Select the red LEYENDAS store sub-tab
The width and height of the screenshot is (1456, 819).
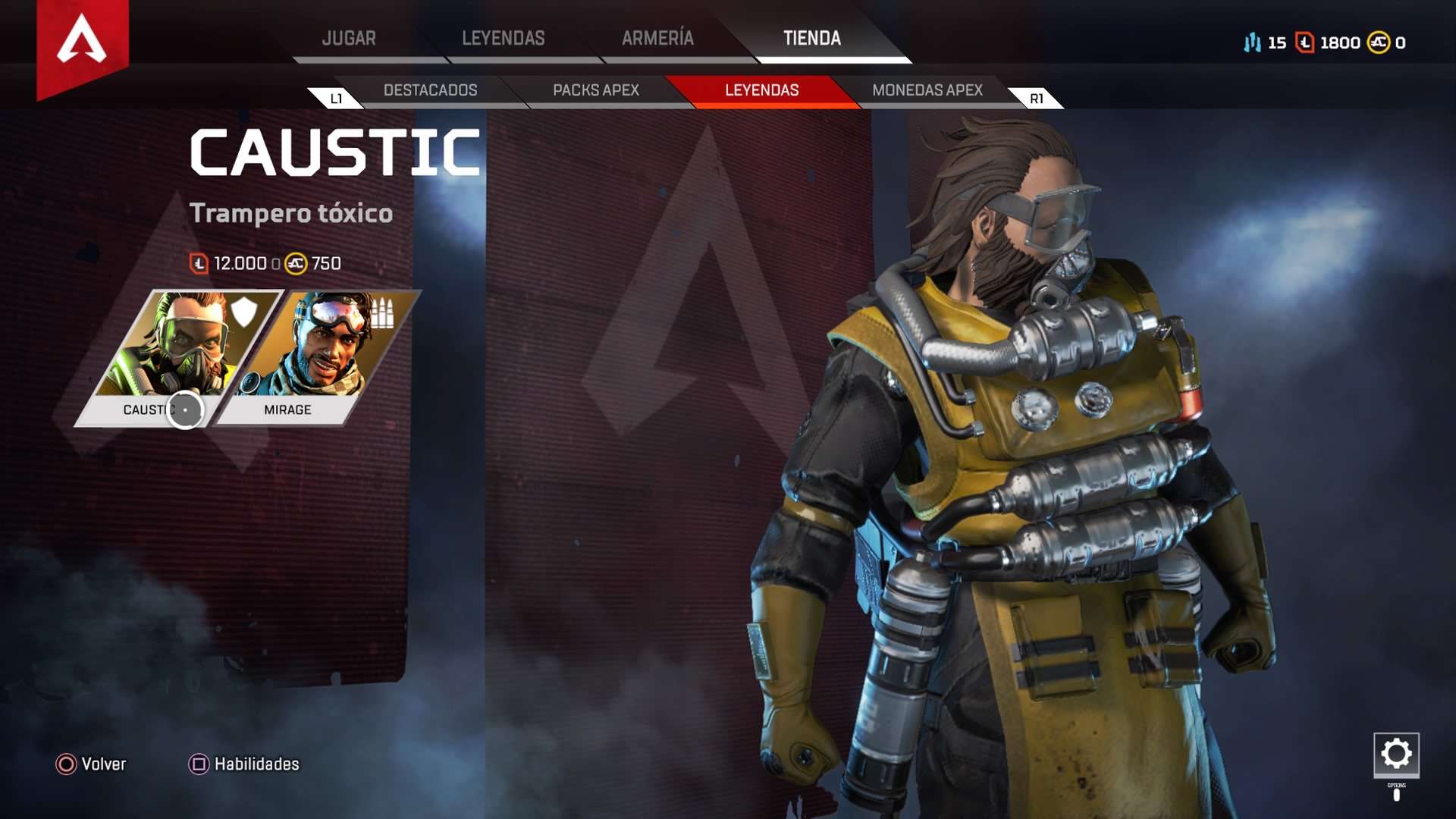761,90
